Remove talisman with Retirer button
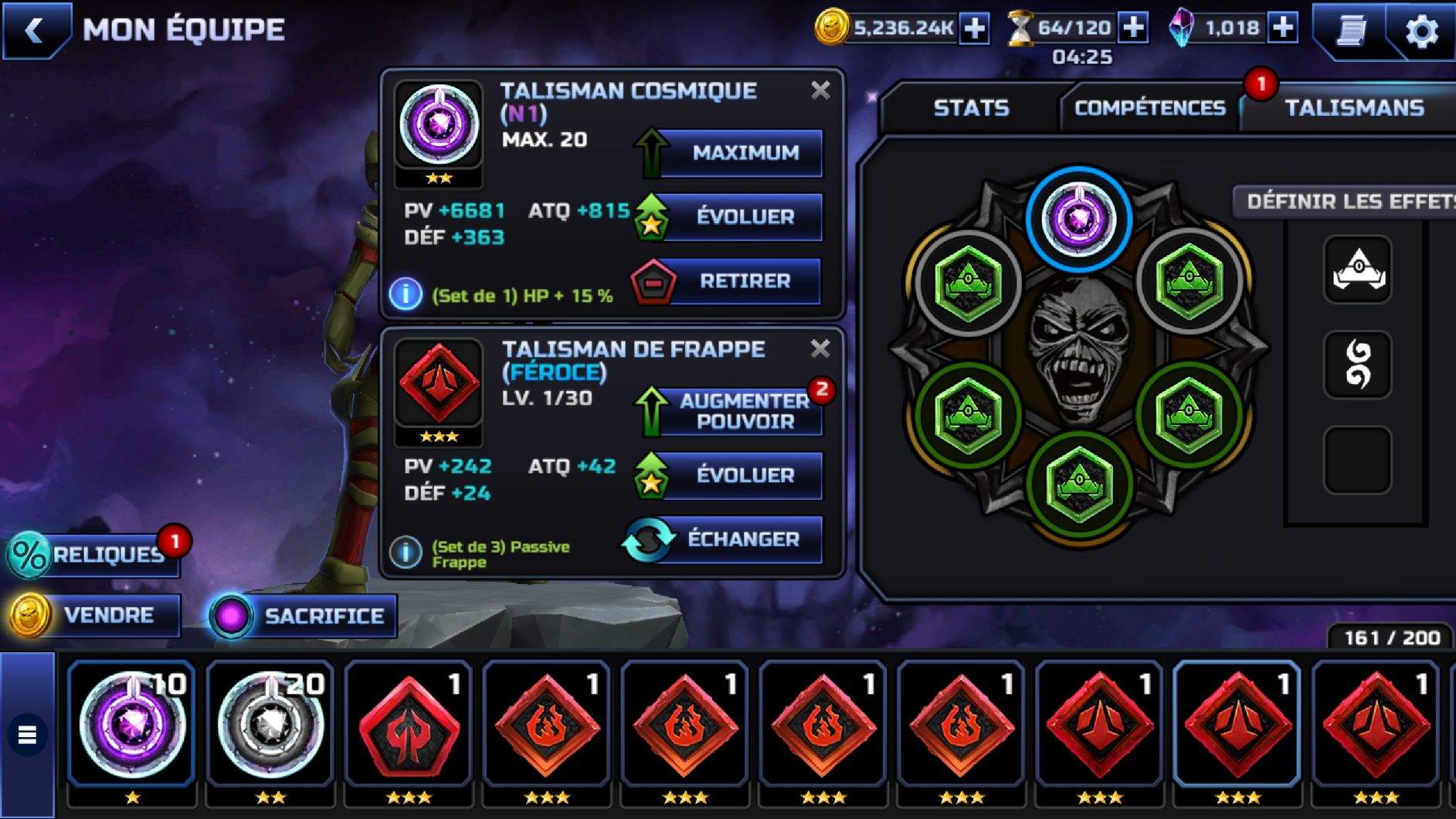 click(x=744, y=280)
